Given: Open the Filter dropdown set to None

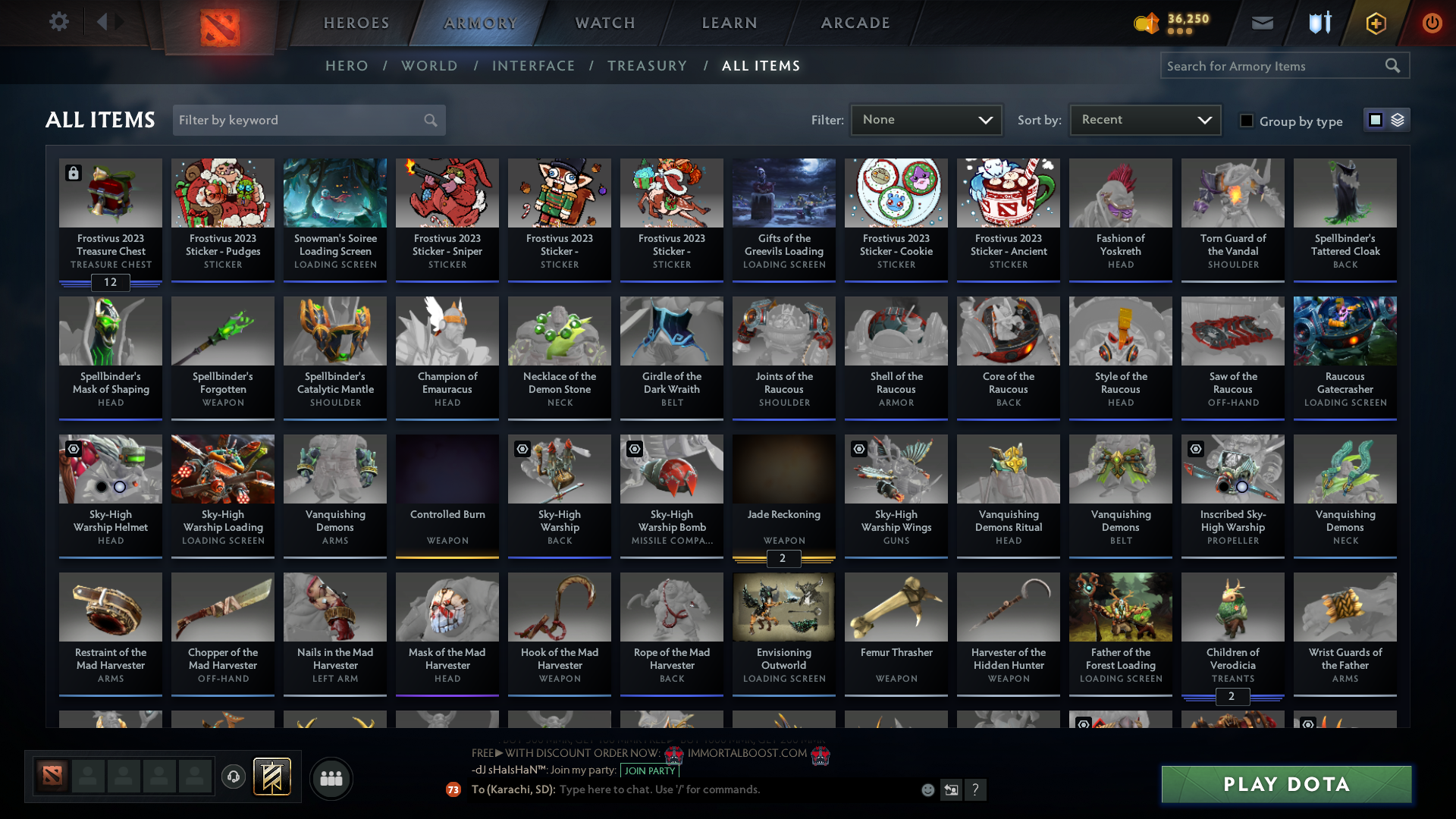Looking at the screenshot, I should pyautogui.click(x=926, y=119).
